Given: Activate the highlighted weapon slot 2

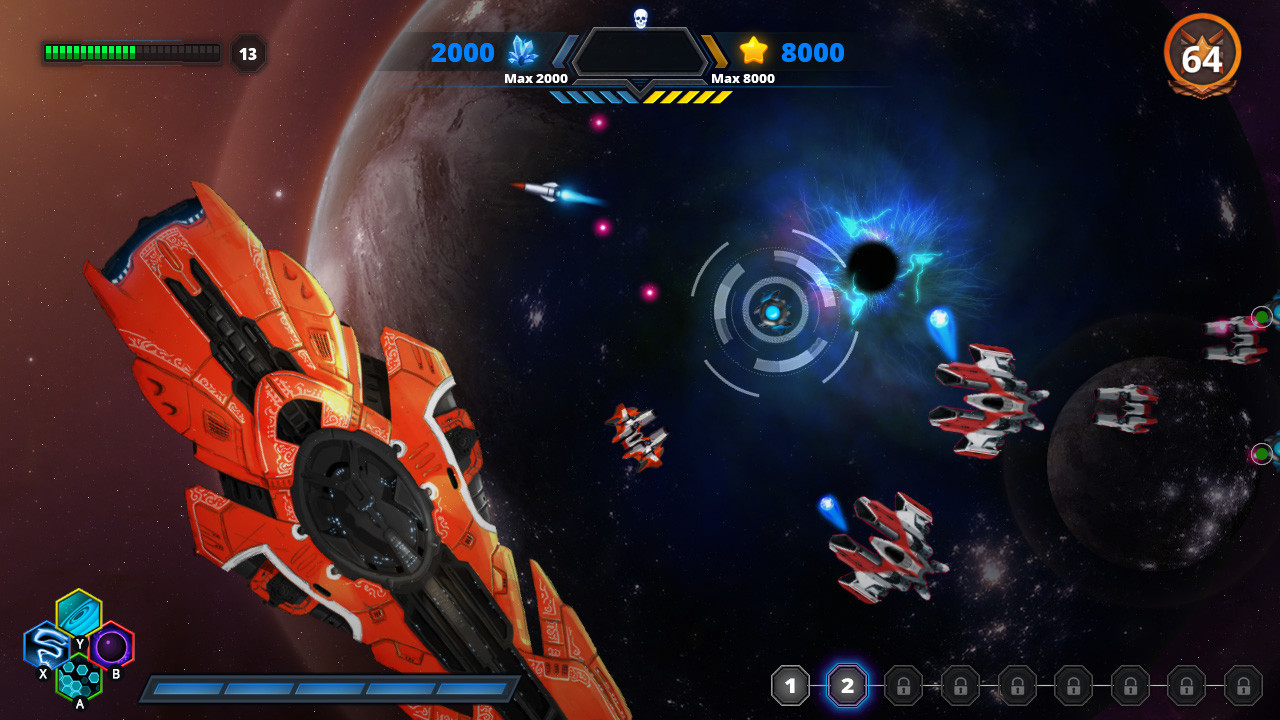Looking at the screenshot, I should (x=847, y=686).
